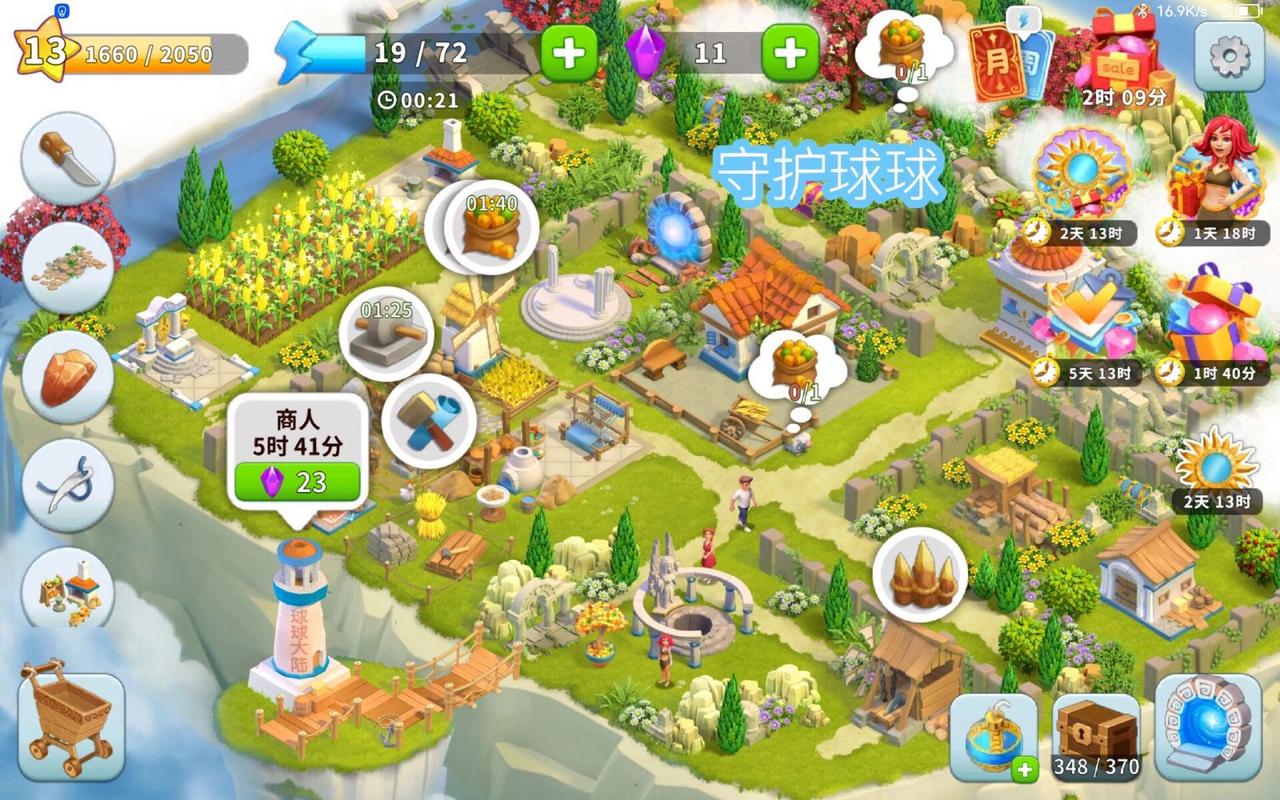Image resolution: width=1280 pixels, height=800 pixels.
Task: Speed up the merchant for 23 gems
Action: [x=297, y=482]
